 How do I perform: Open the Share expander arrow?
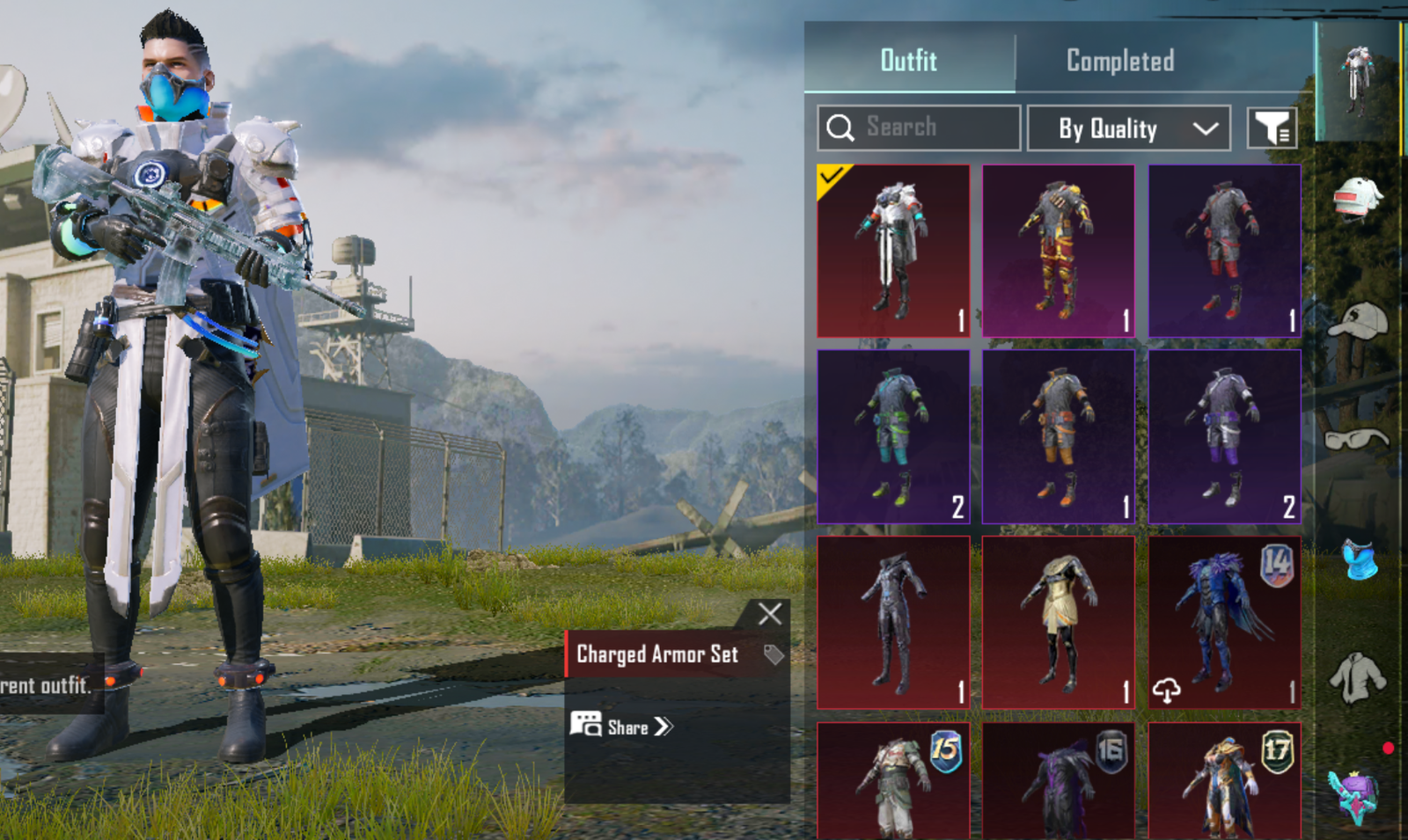pyautogui.click(x=666, y=727)
